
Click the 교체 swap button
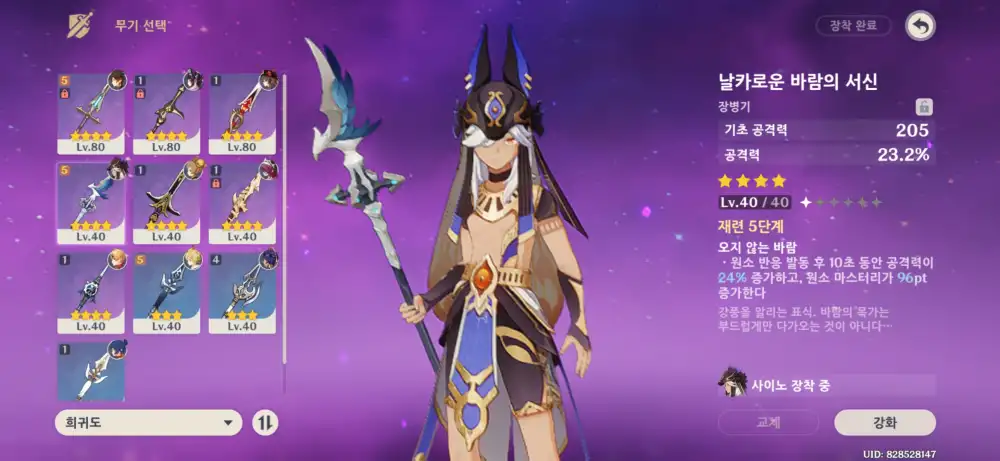point(767,422)
